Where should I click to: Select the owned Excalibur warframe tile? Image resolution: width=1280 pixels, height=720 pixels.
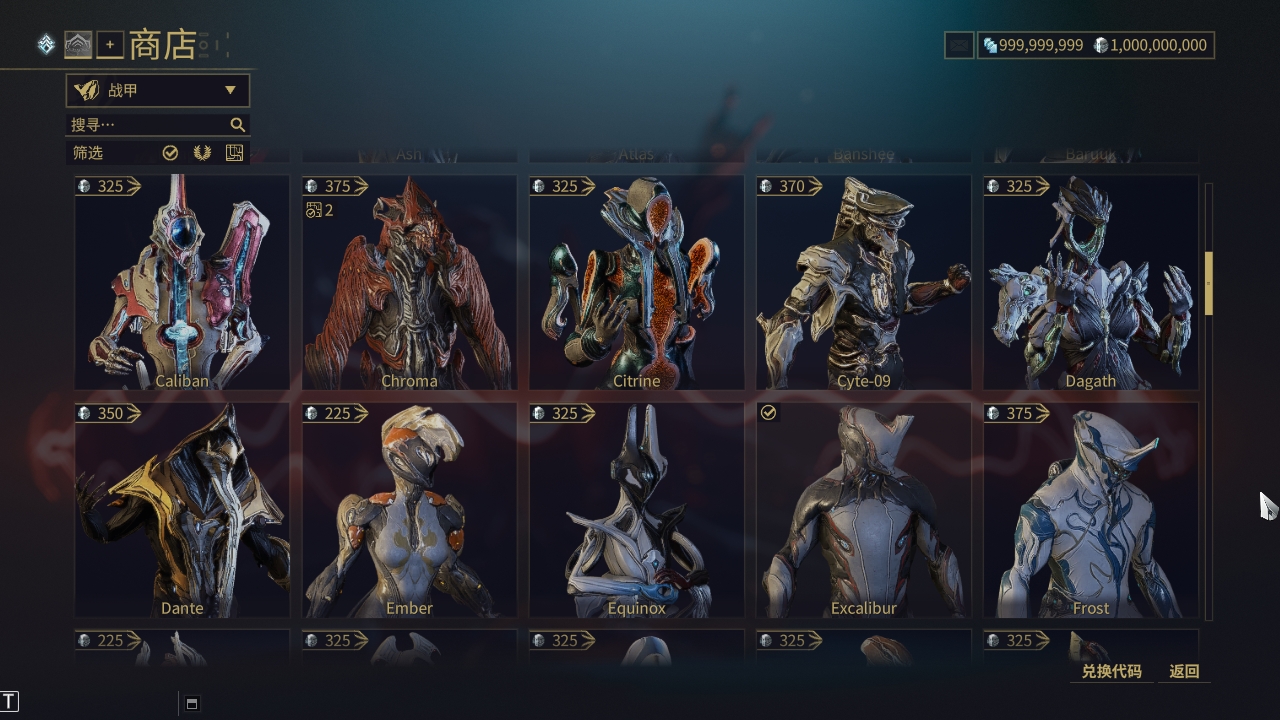pyautogui.click(x=863, y=510)
